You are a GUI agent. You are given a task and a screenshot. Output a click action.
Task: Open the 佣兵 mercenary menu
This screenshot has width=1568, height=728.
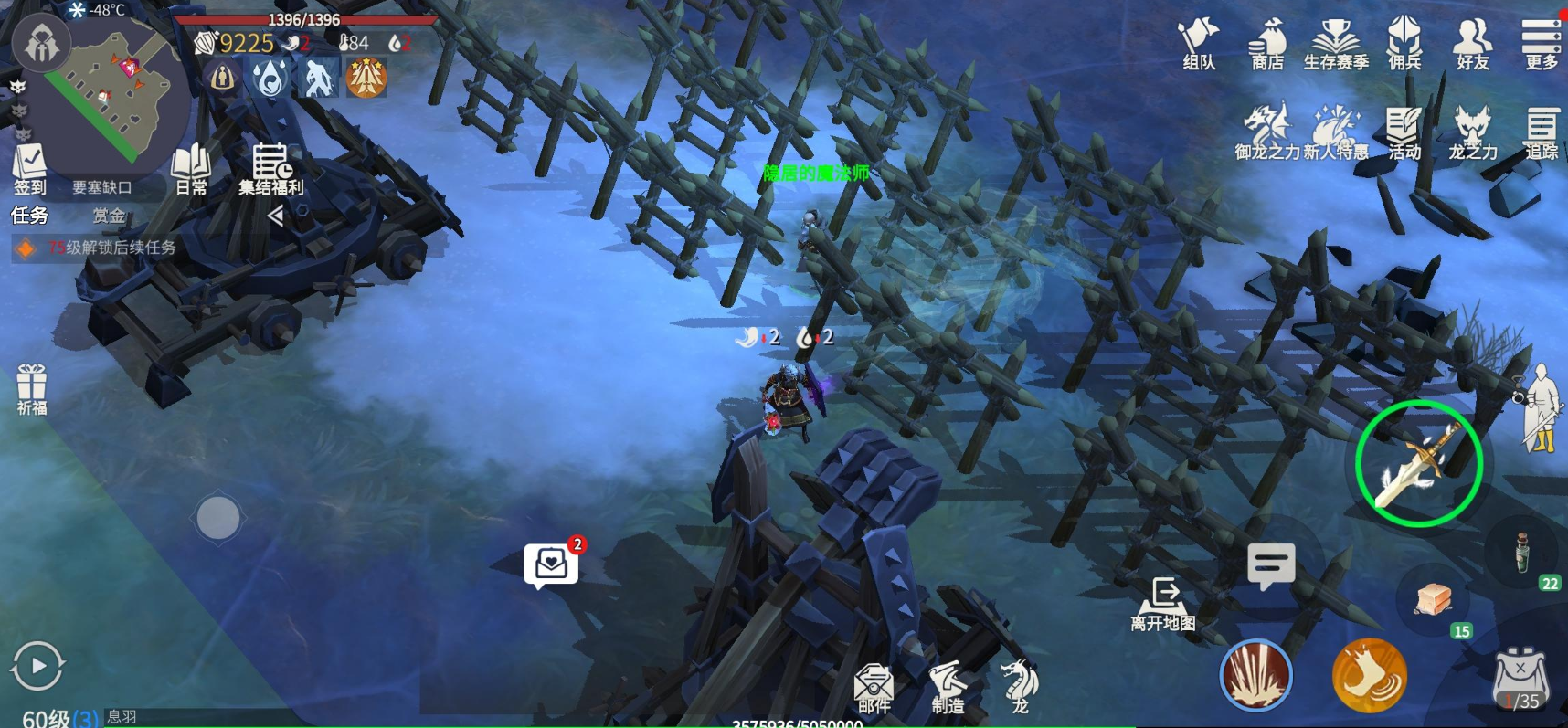pyautogui.click(x=1404, y=44)
